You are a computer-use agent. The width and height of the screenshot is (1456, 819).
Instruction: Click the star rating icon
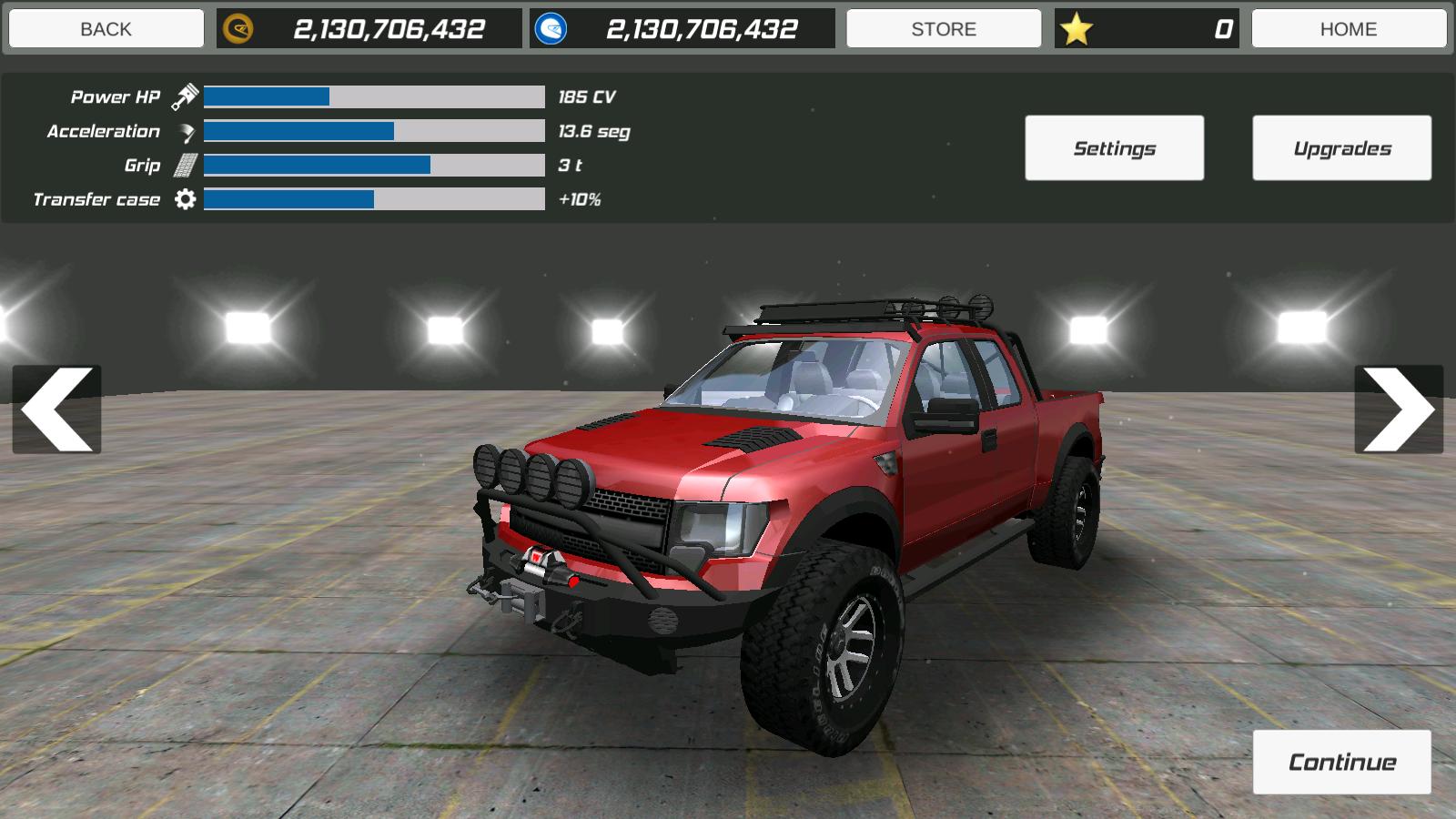[x=1080, y=27]
